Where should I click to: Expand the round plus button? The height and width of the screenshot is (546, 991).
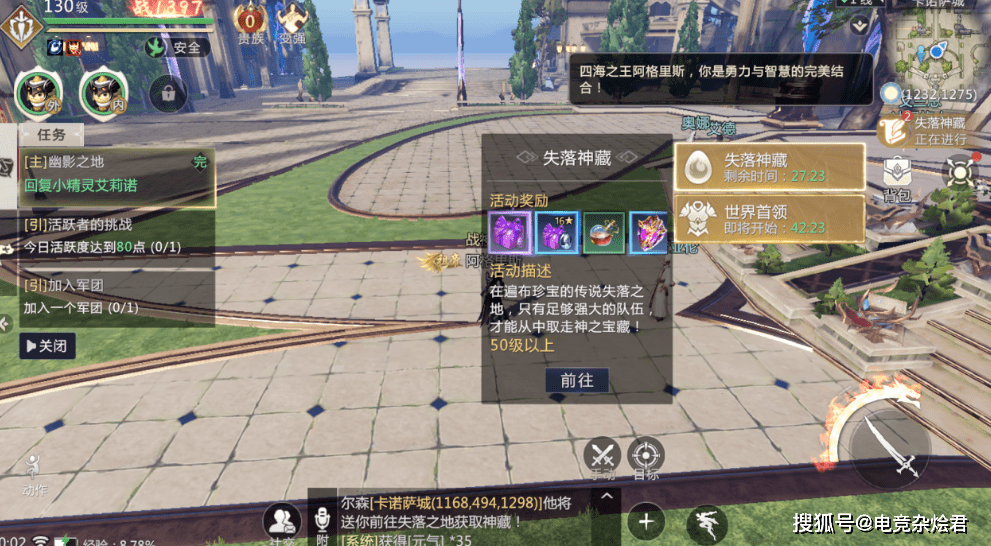pyautogui.click(x=646, y=521)
